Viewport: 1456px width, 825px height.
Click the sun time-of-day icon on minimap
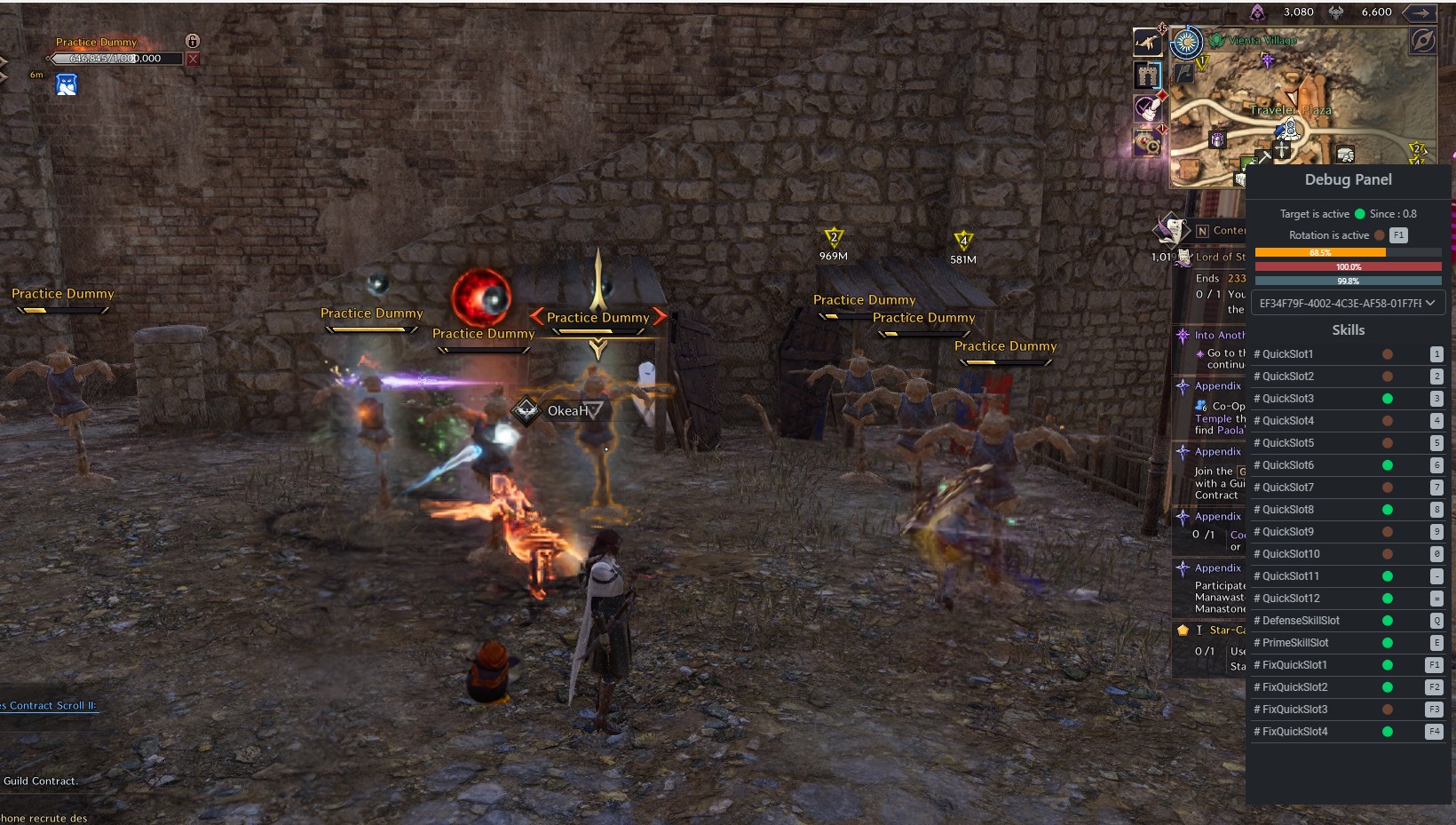1186,43
